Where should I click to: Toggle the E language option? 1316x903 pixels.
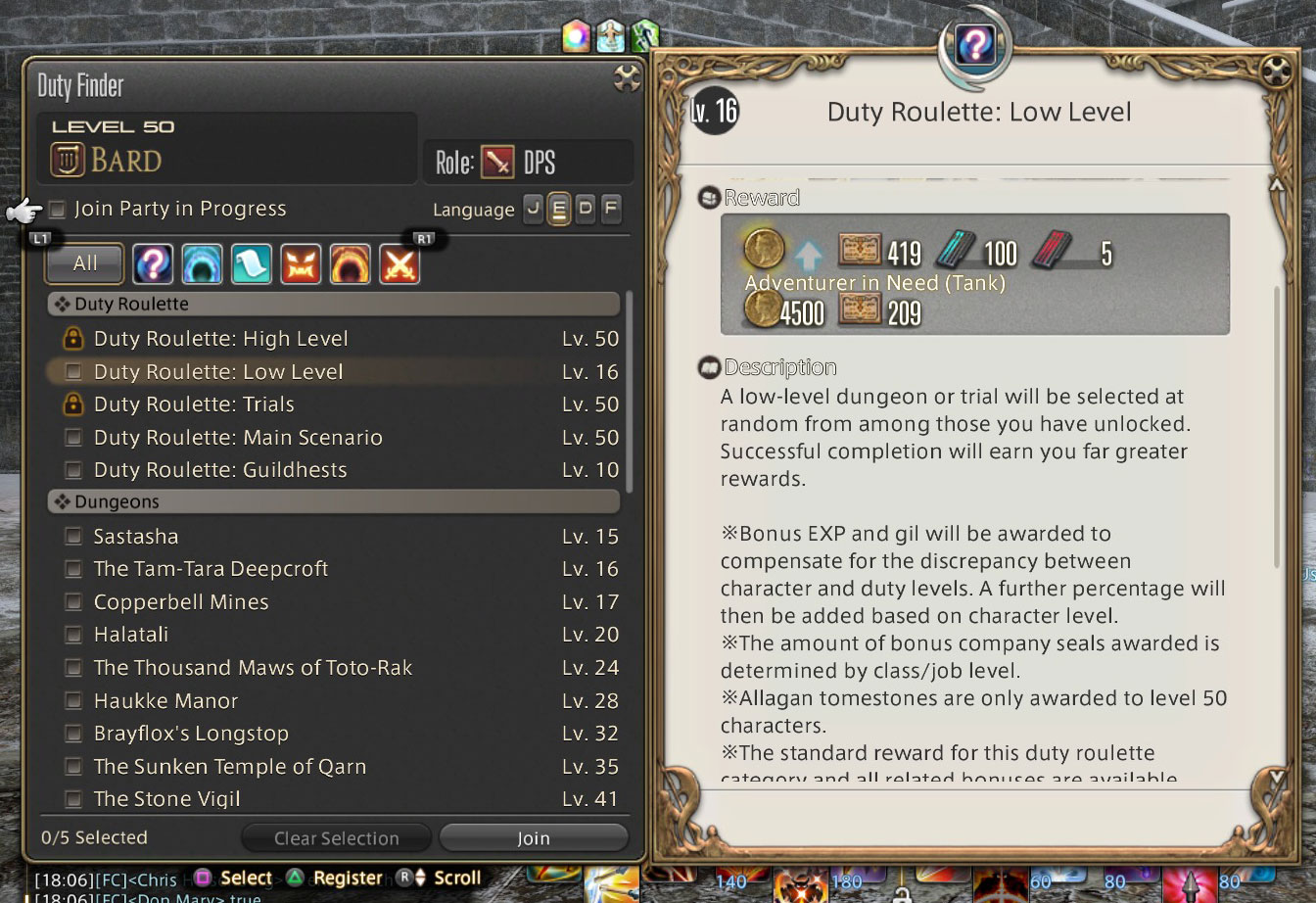(559, 209)
